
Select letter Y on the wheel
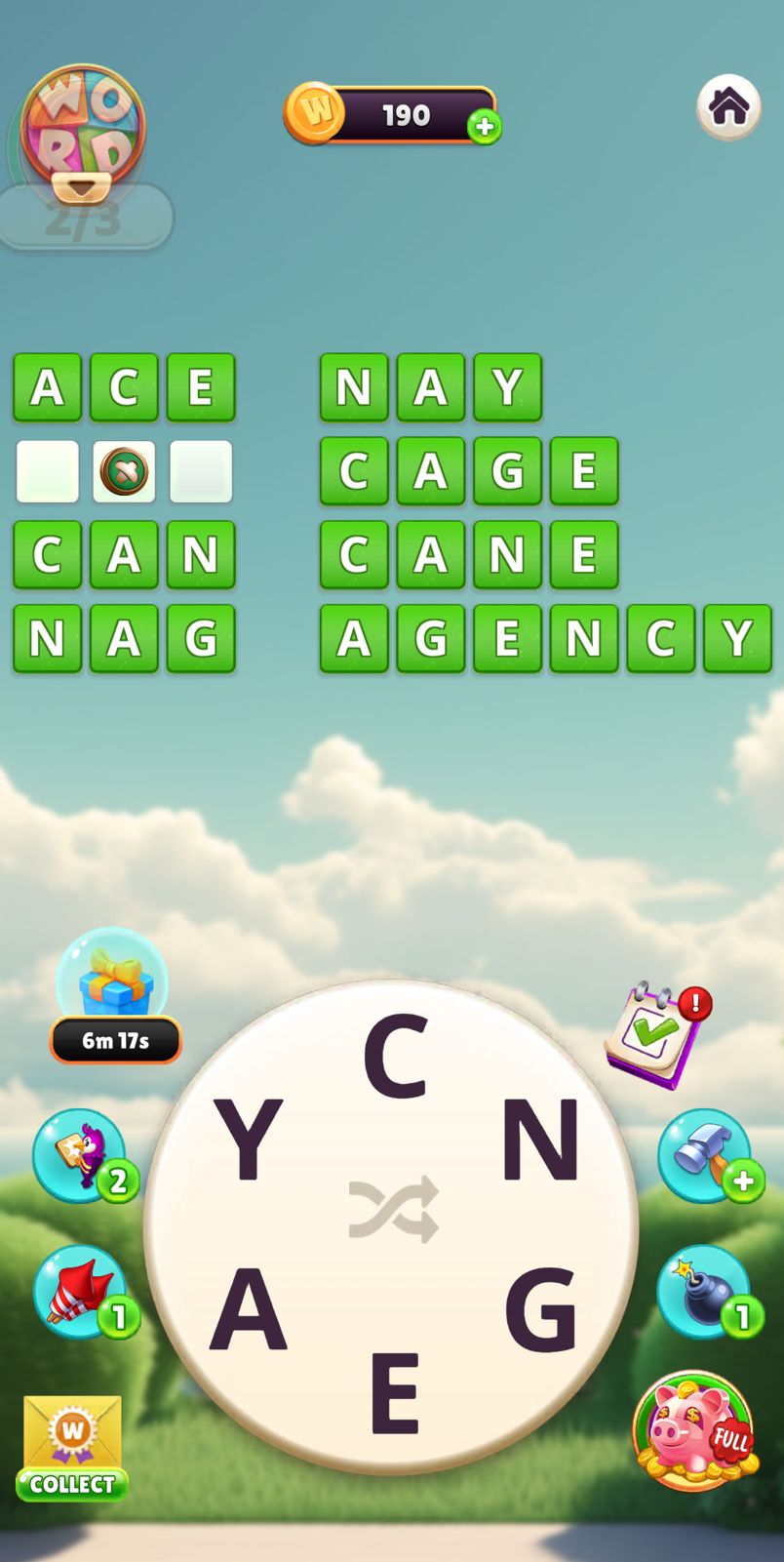[248, 1140]
